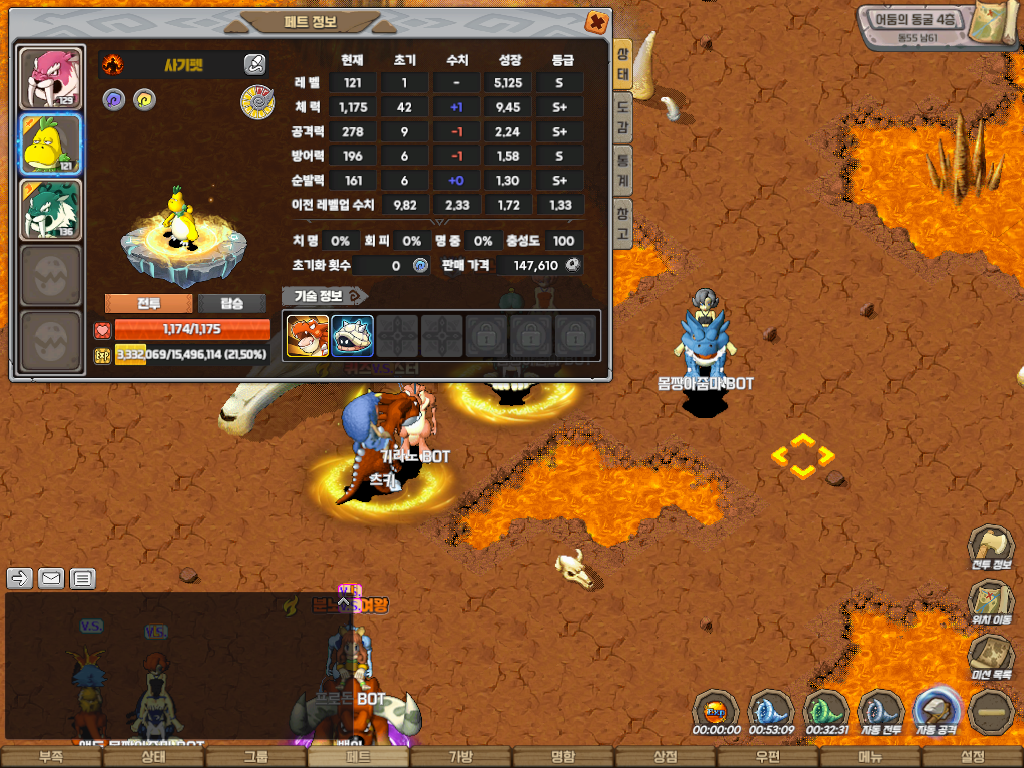Image resolution: width=1024 pixels, height=768 pixels.
Task: Click the pet rename pencil icon
Action: (x=254, y=65)
